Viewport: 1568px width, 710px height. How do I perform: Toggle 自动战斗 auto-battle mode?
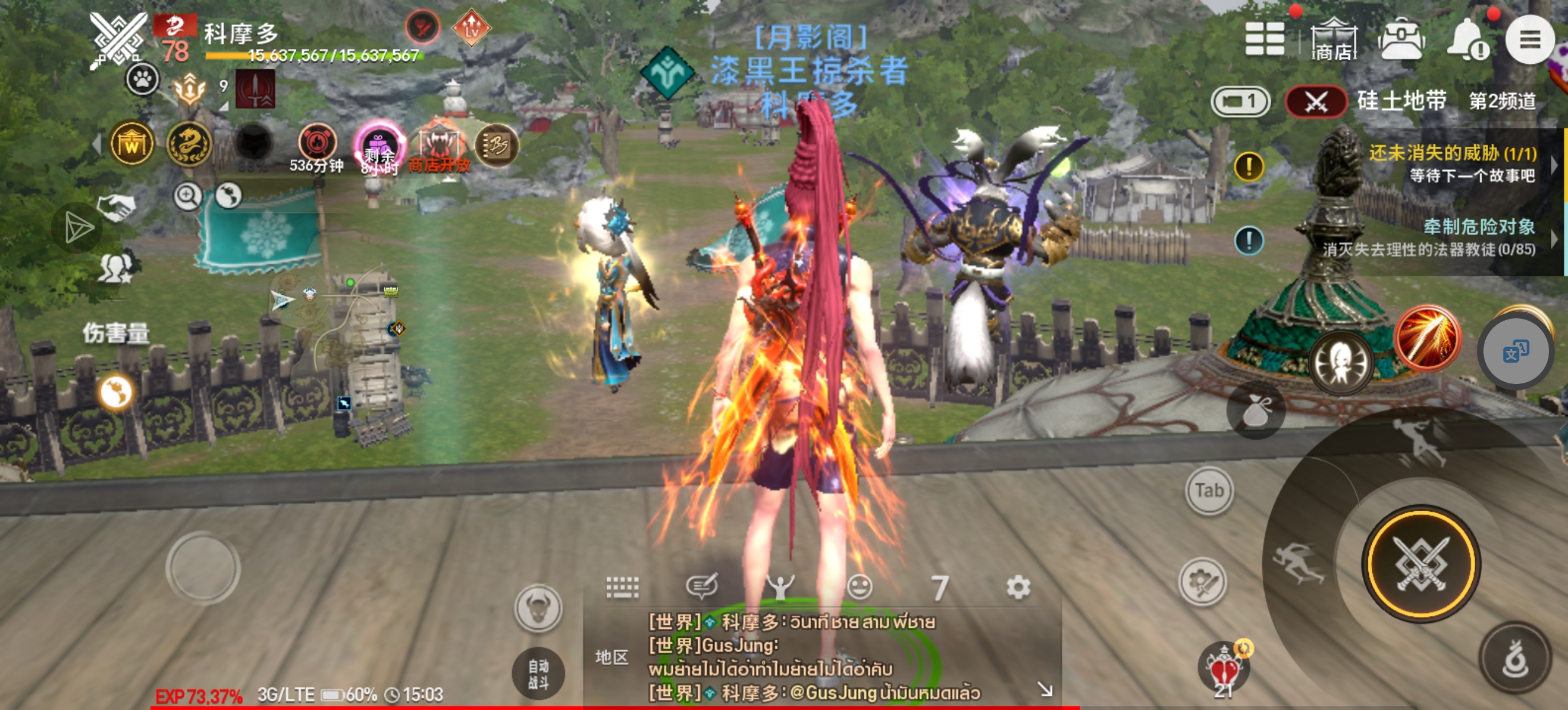tap(539, 671)
